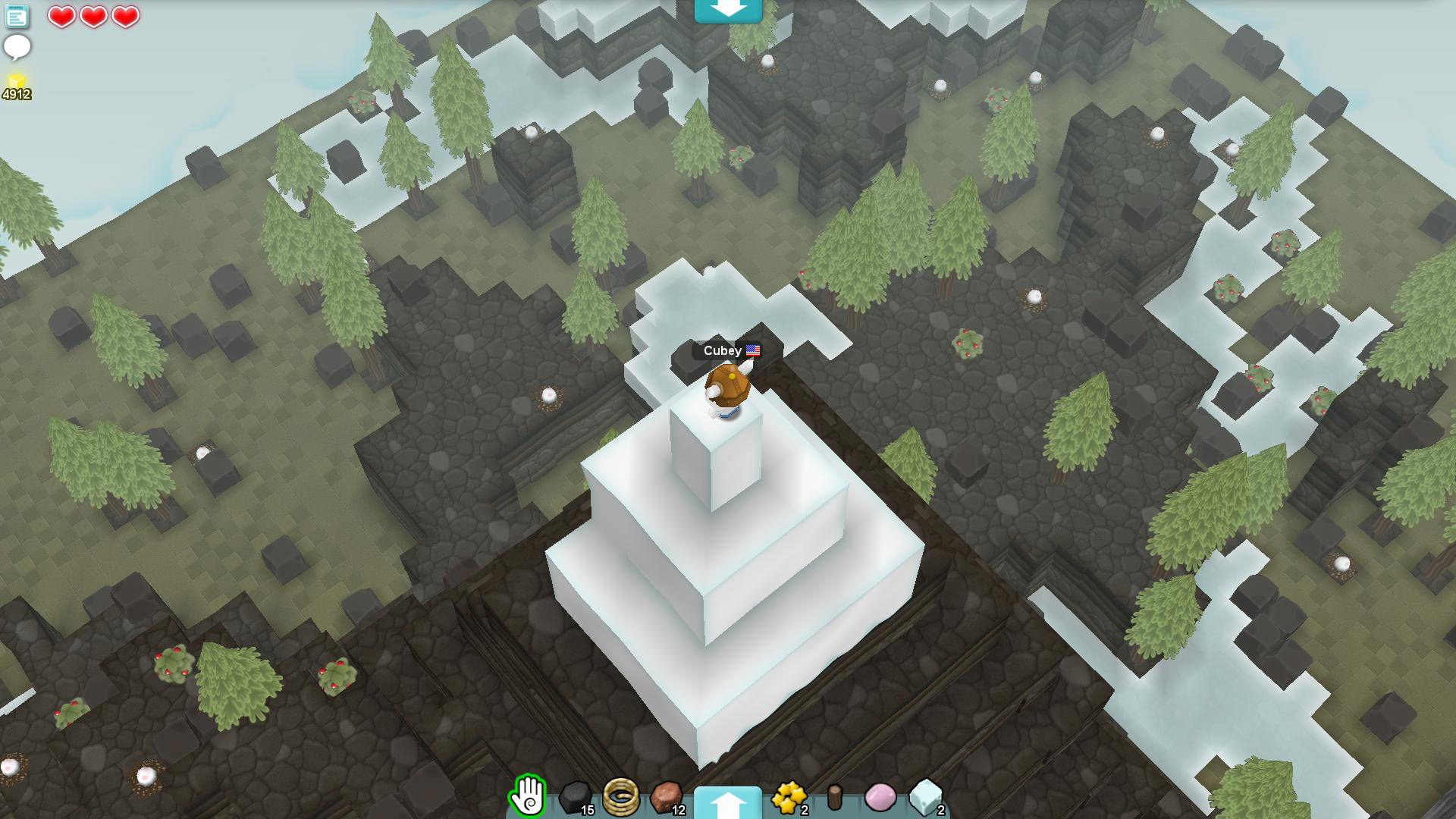Open the chat speech bubble
This screenshot has height=819, width=1456.
(x=17, y=47)
